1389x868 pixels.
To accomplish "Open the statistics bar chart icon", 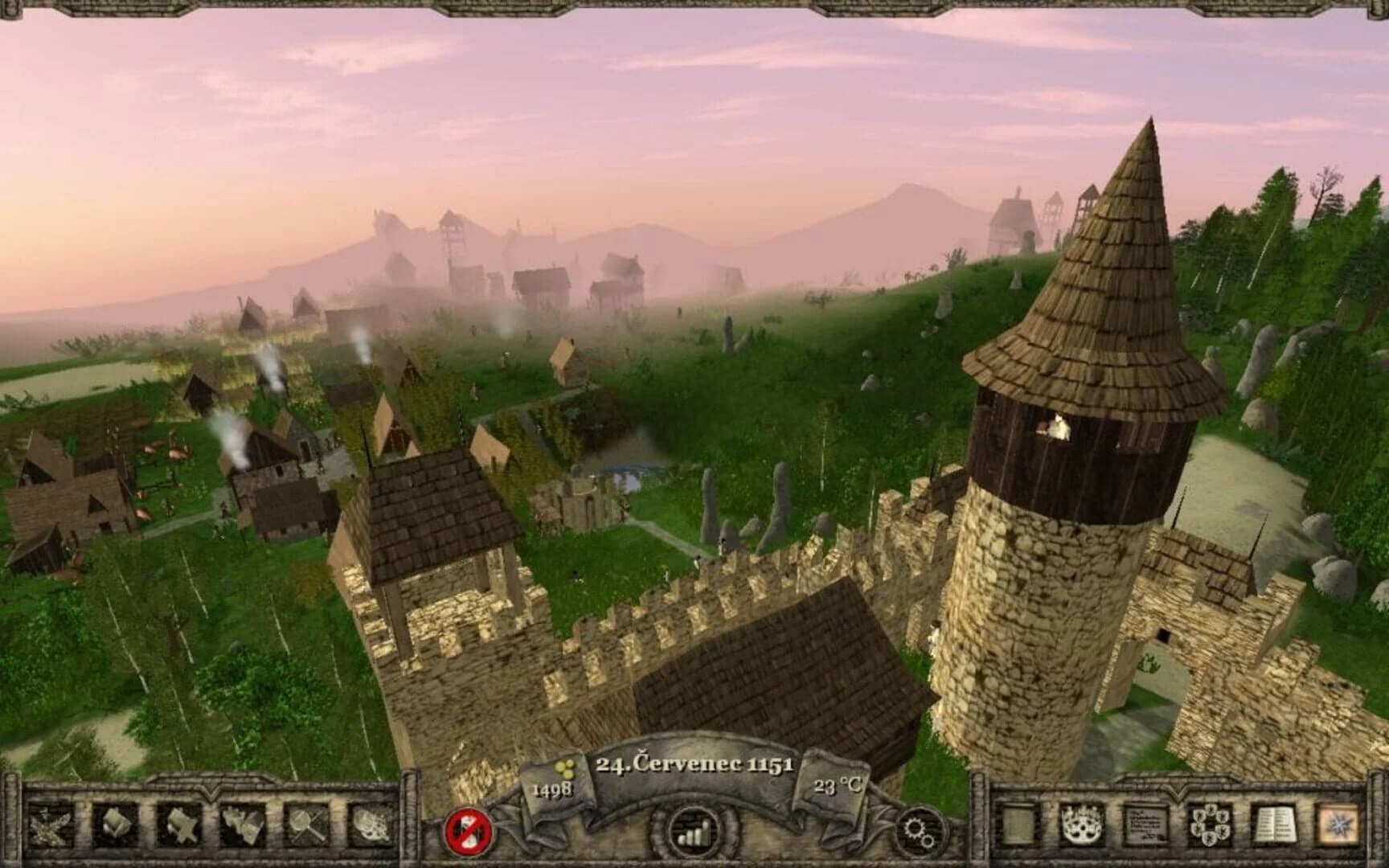I will click(x=693, y=830).
